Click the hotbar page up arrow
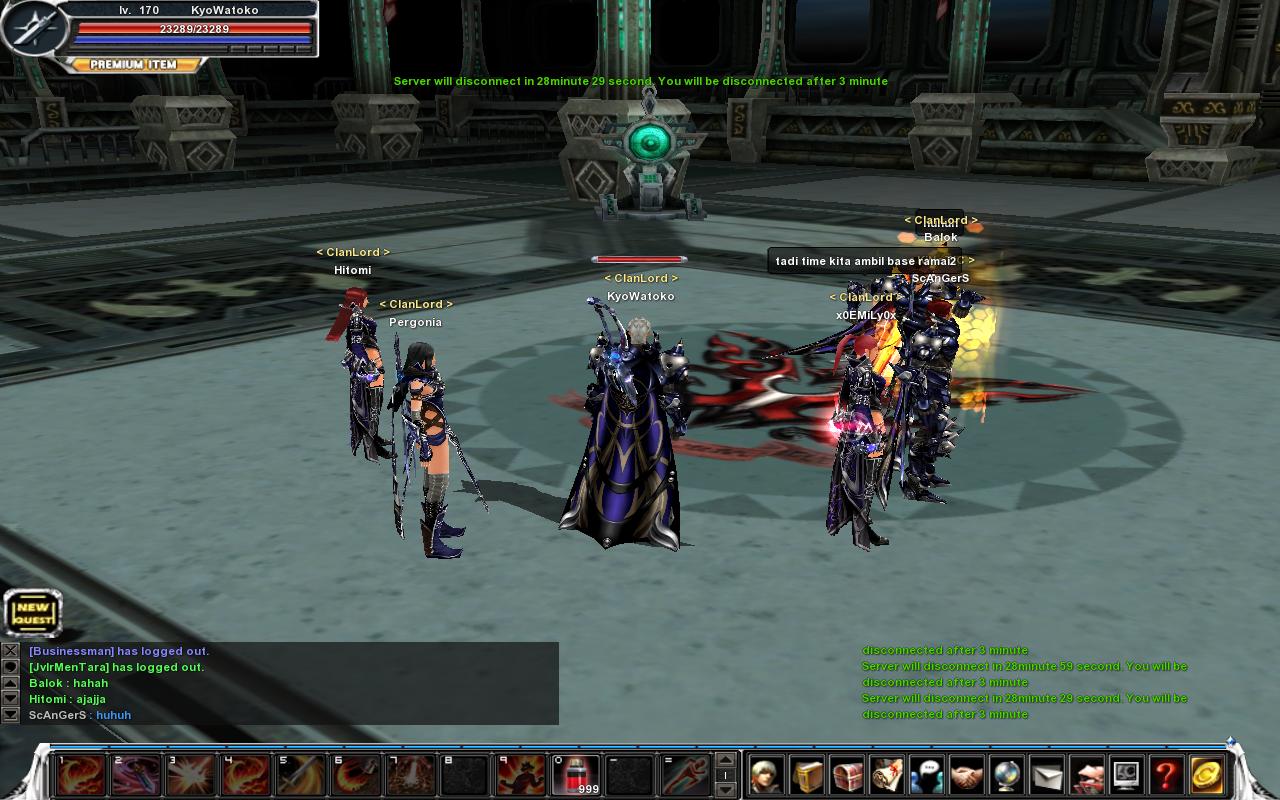The width and height of the screenshot is (1280, 800). pyautogui.click(x=725, y=762)
